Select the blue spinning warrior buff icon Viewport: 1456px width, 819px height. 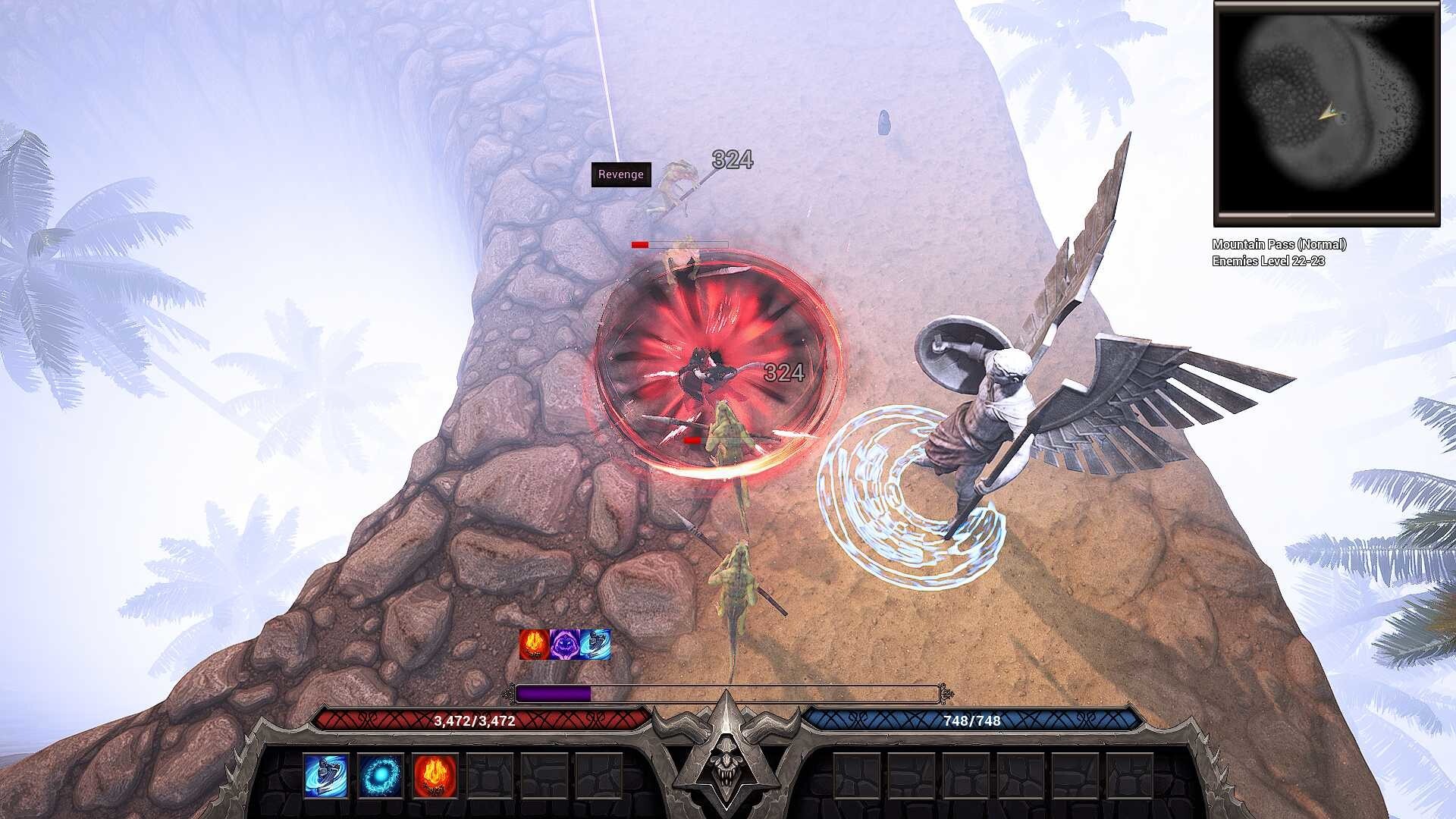(596, 645)
